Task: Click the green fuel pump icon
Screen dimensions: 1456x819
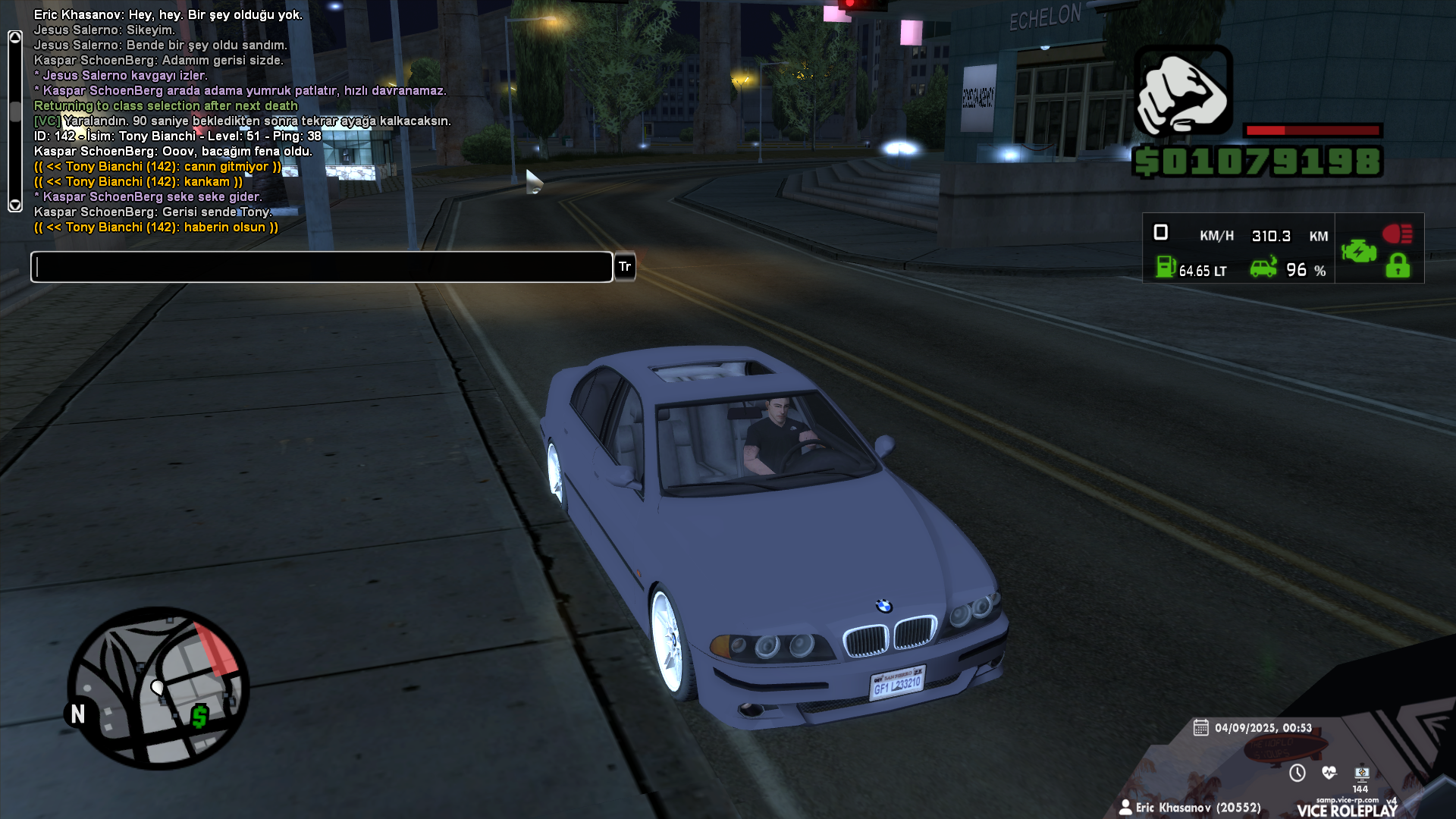Action: point(1166,267)
